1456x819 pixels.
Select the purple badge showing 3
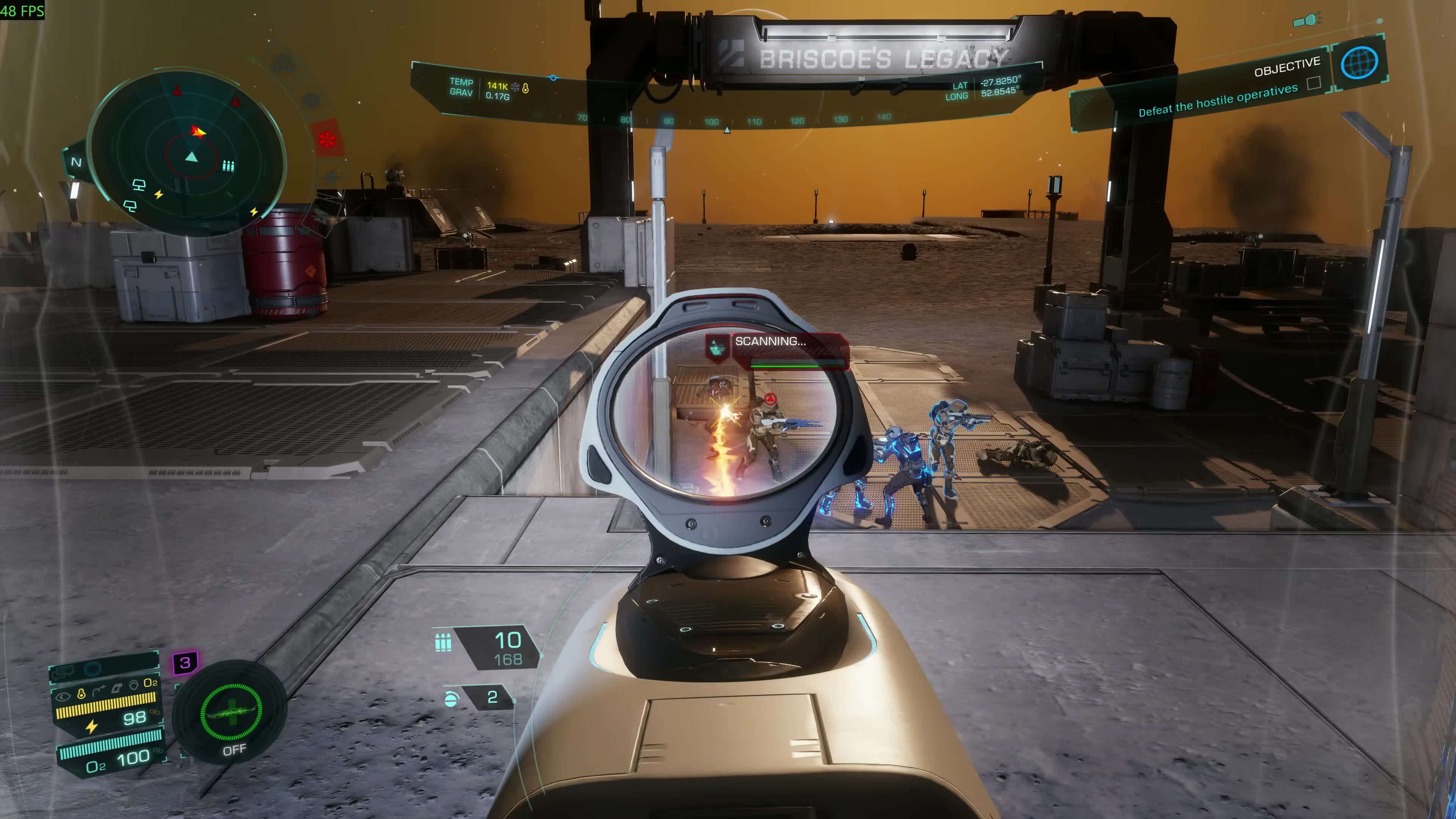pyautogui.click(x=185, y=662)
